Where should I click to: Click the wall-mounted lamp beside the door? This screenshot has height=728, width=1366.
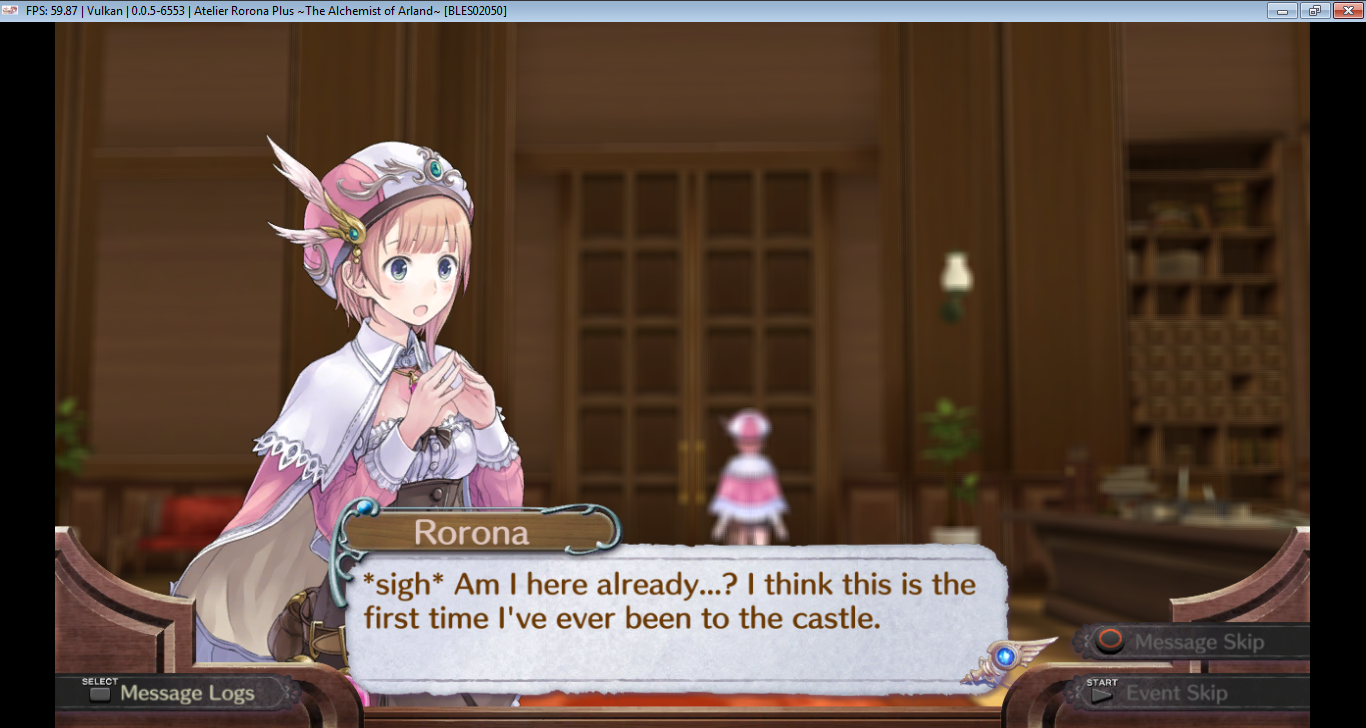point(957,275)
